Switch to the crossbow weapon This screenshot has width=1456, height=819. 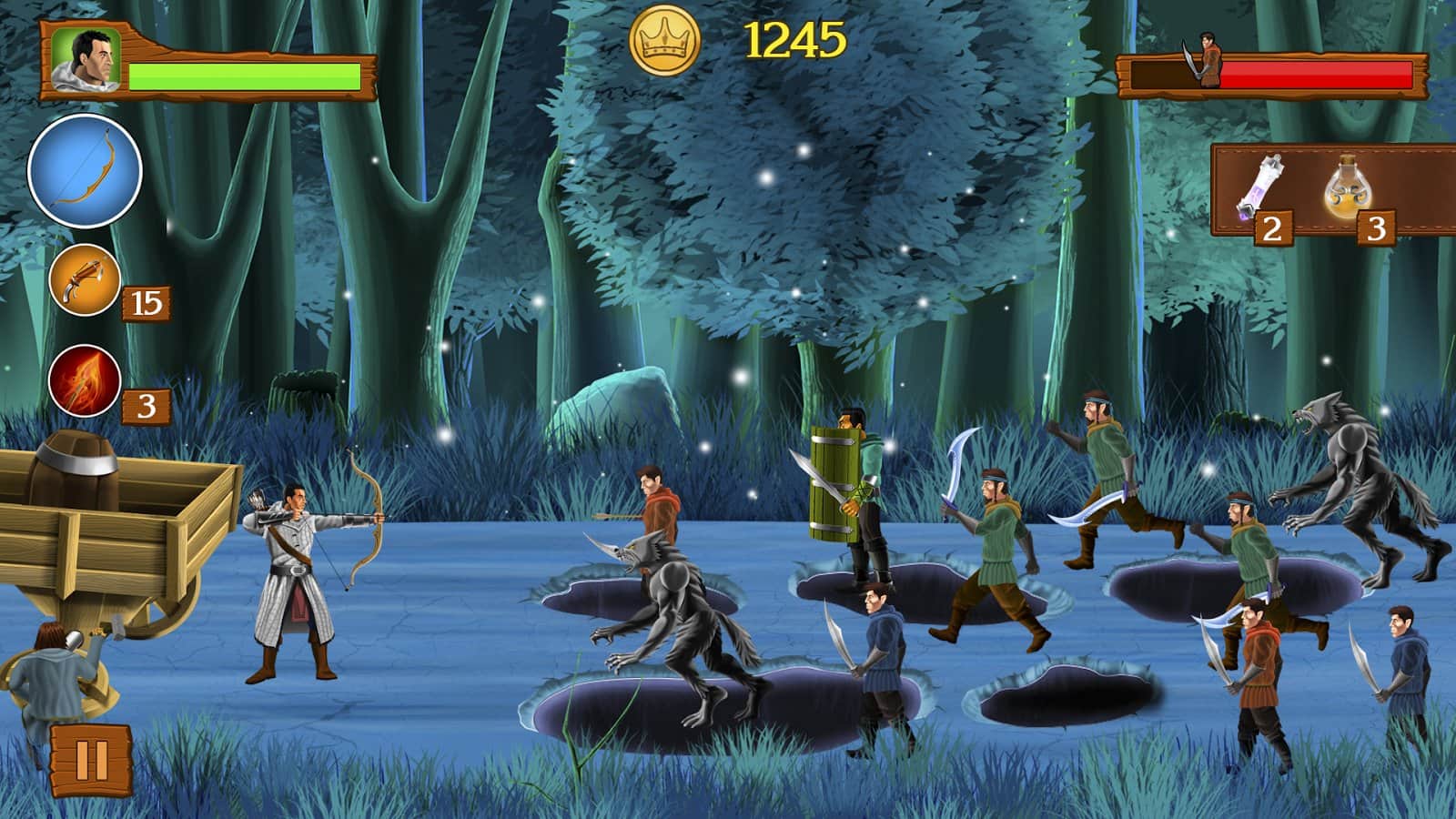(x=85, y=280)
